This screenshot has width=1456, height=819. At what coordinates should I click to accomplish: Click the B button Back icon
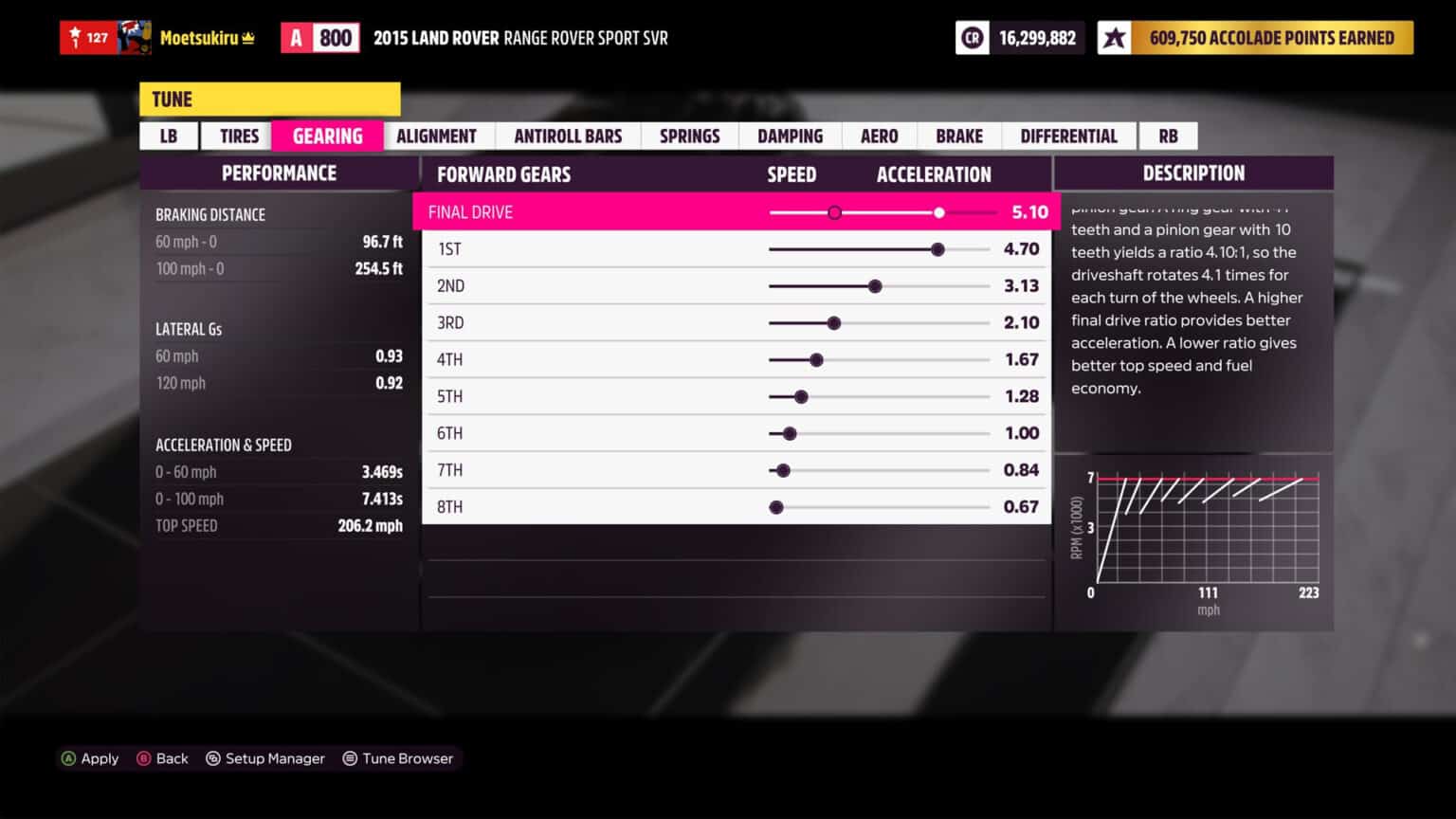coord(143,758)
